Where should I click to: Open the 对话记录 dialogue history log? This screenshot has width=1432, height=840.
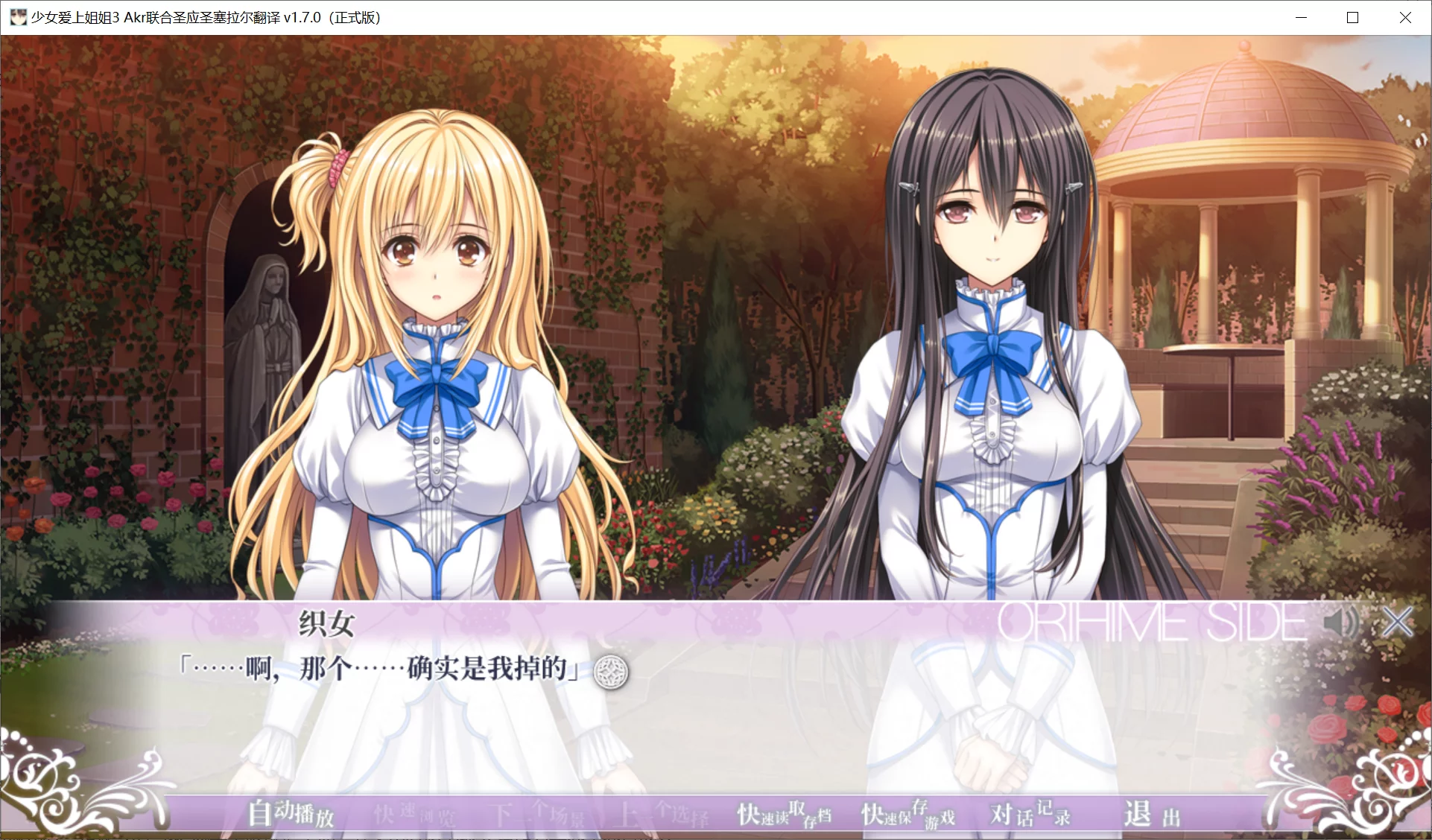pos(1030,815)
